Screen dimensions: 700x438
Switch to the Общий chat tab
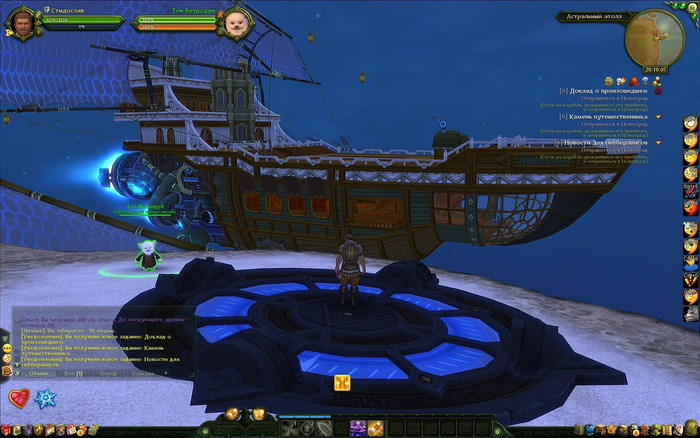click(x=38, y=373)
